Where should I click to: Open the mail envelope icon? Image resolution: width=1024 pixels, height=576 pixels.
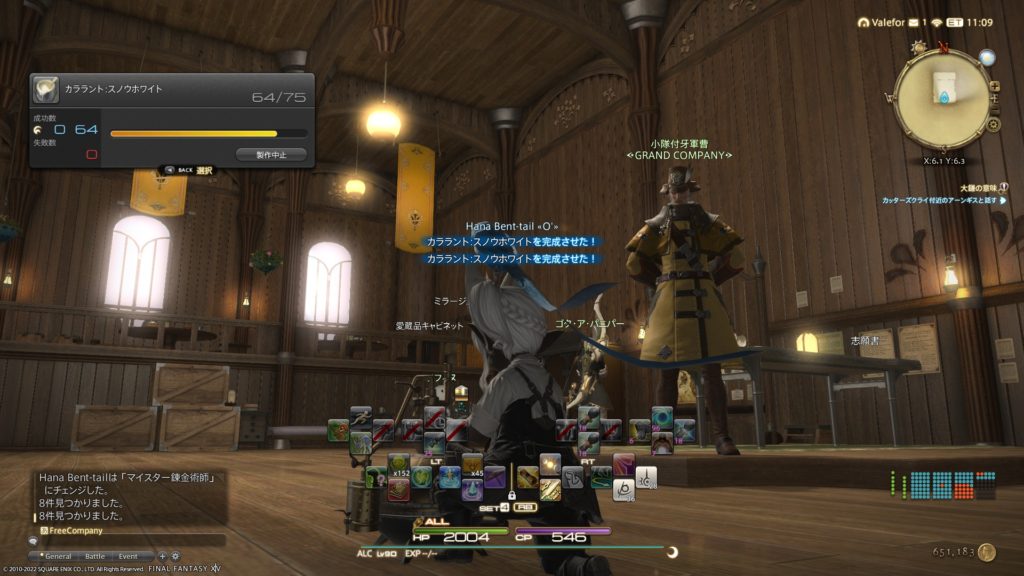[x=915, y=21]
